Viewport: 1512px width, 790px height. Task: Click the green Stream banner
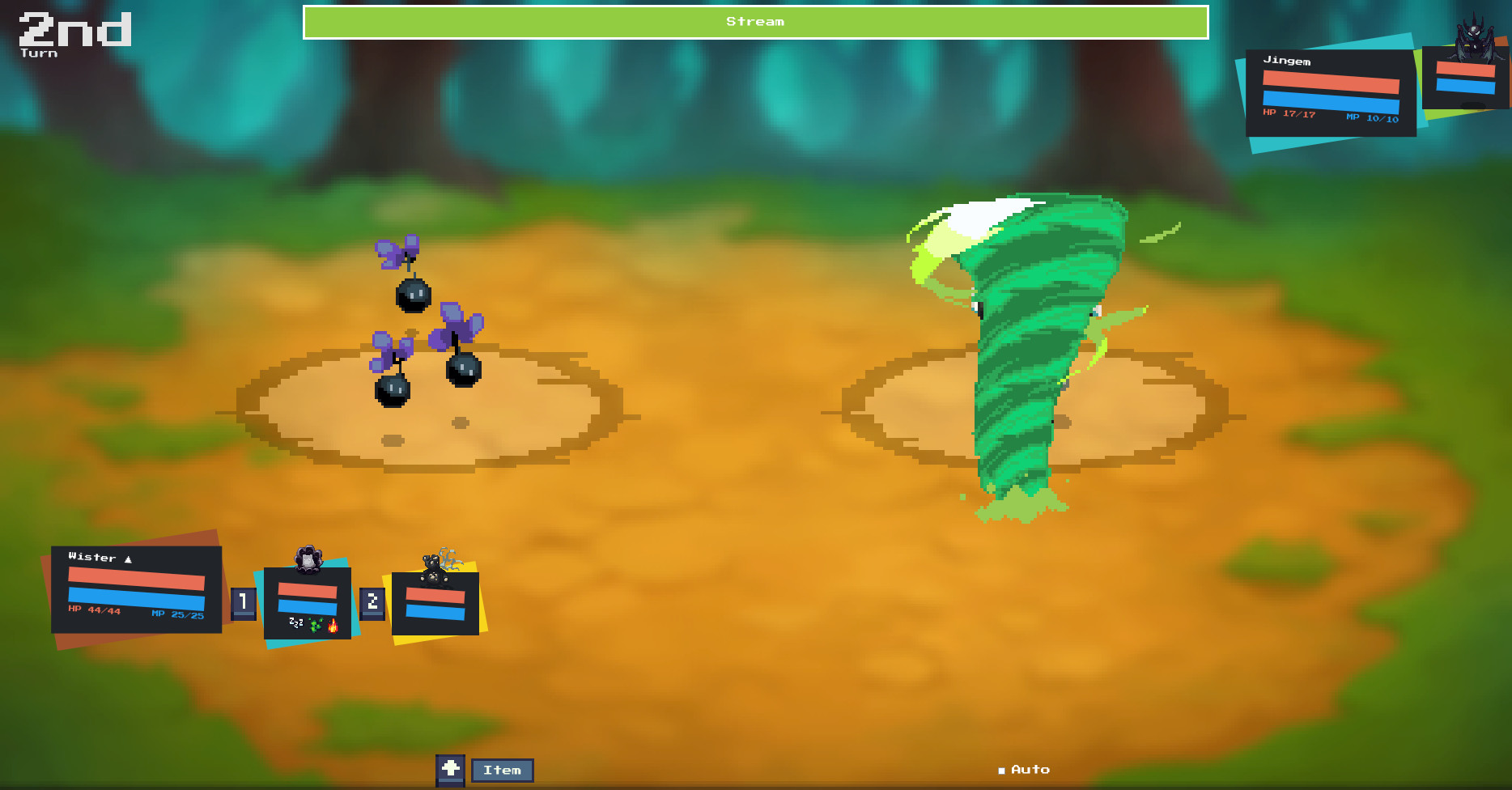[x=754, y=22]
